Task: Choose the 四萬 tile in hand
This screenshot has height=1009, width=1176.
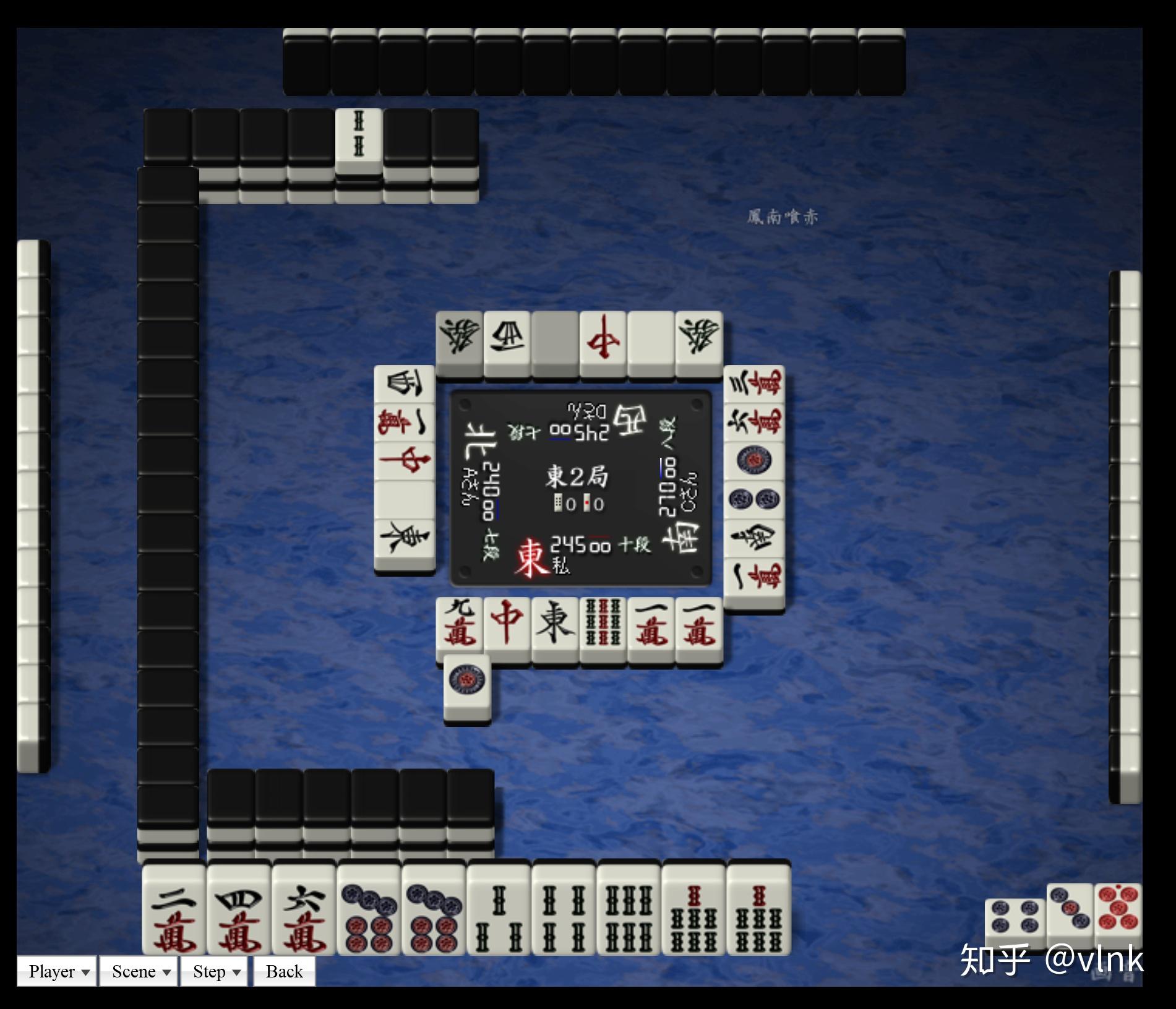Action: [239, 909]
